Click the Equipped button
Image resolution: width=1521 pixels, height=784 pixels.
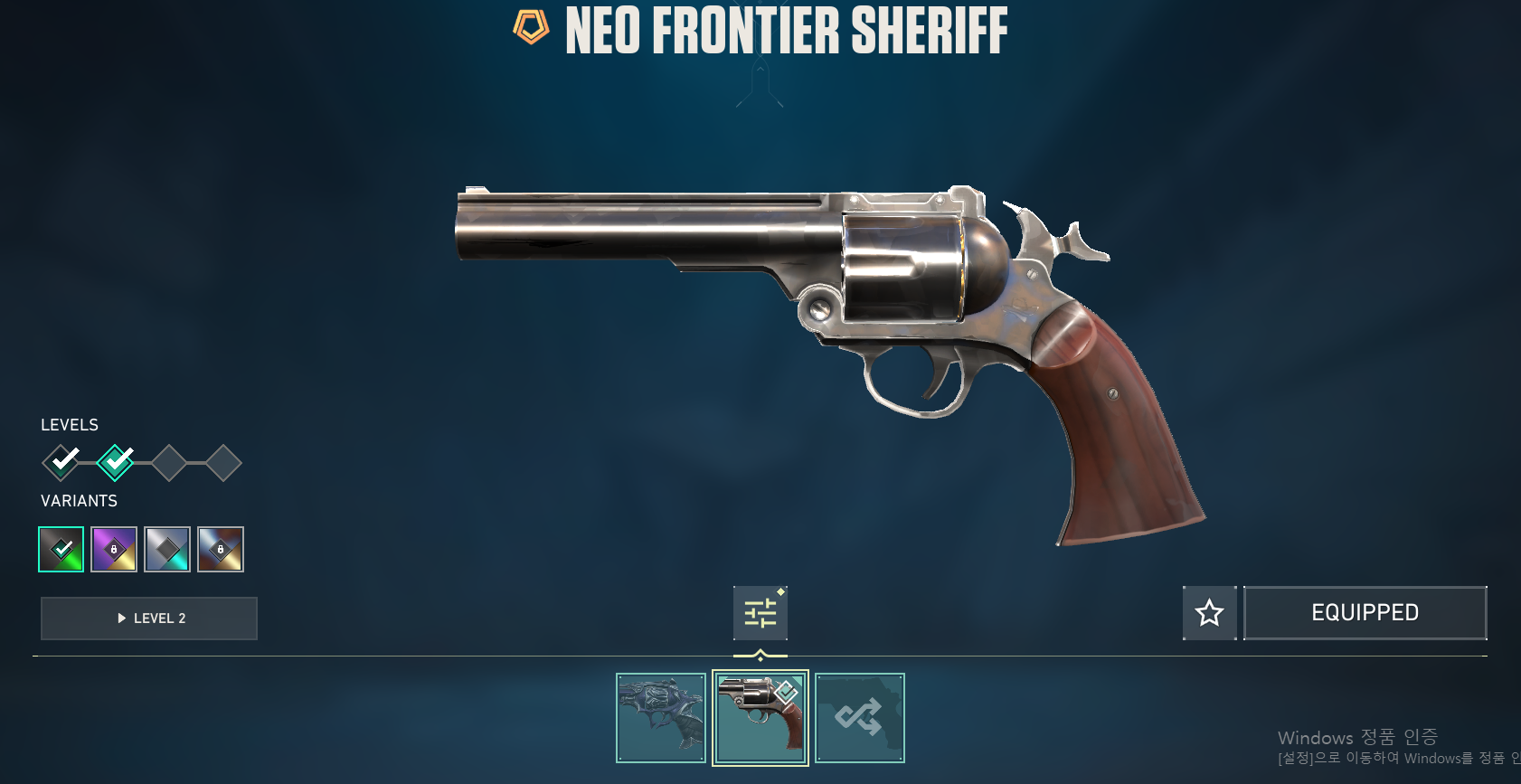coord(1365,613)
